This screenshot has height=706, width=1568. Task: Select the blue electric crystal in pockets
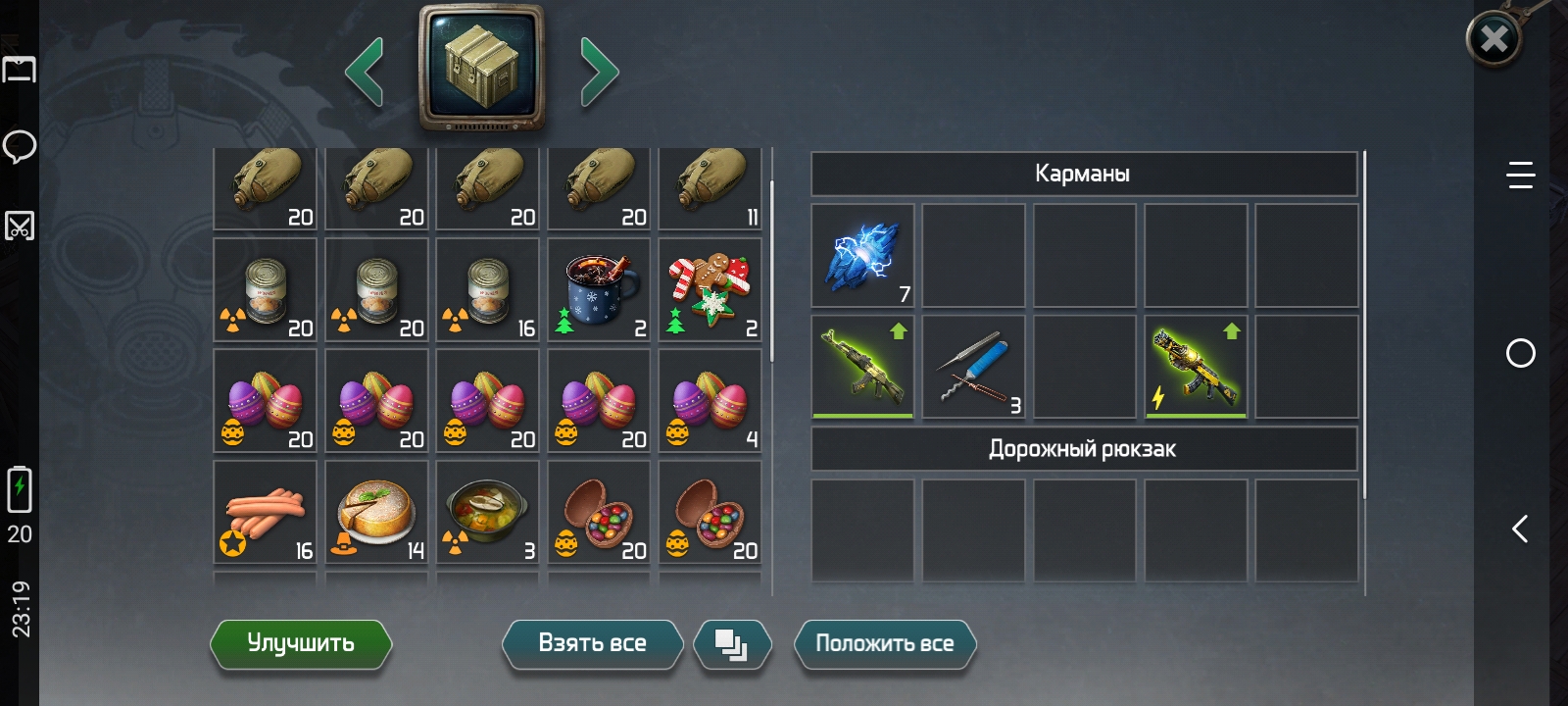tap(862, 256)
